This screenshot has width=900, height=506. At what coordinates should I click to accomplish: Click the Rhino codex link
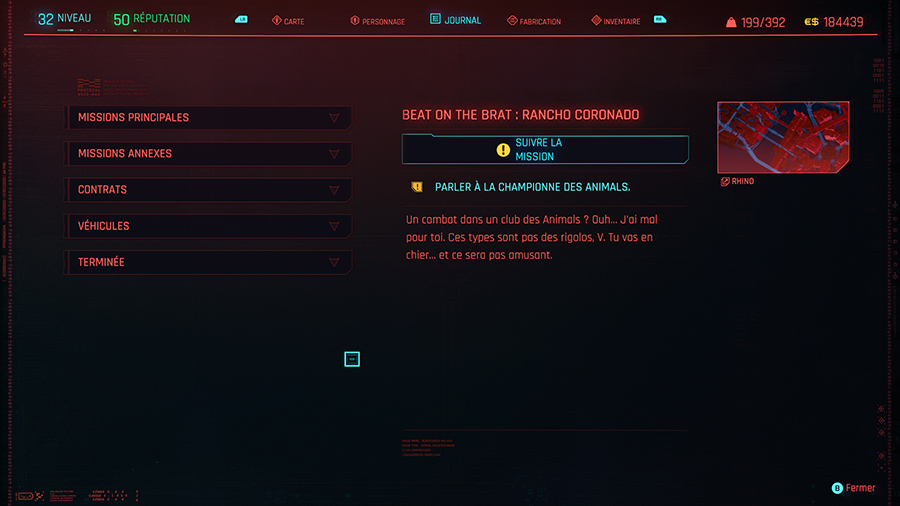click(x=737, y=182)
